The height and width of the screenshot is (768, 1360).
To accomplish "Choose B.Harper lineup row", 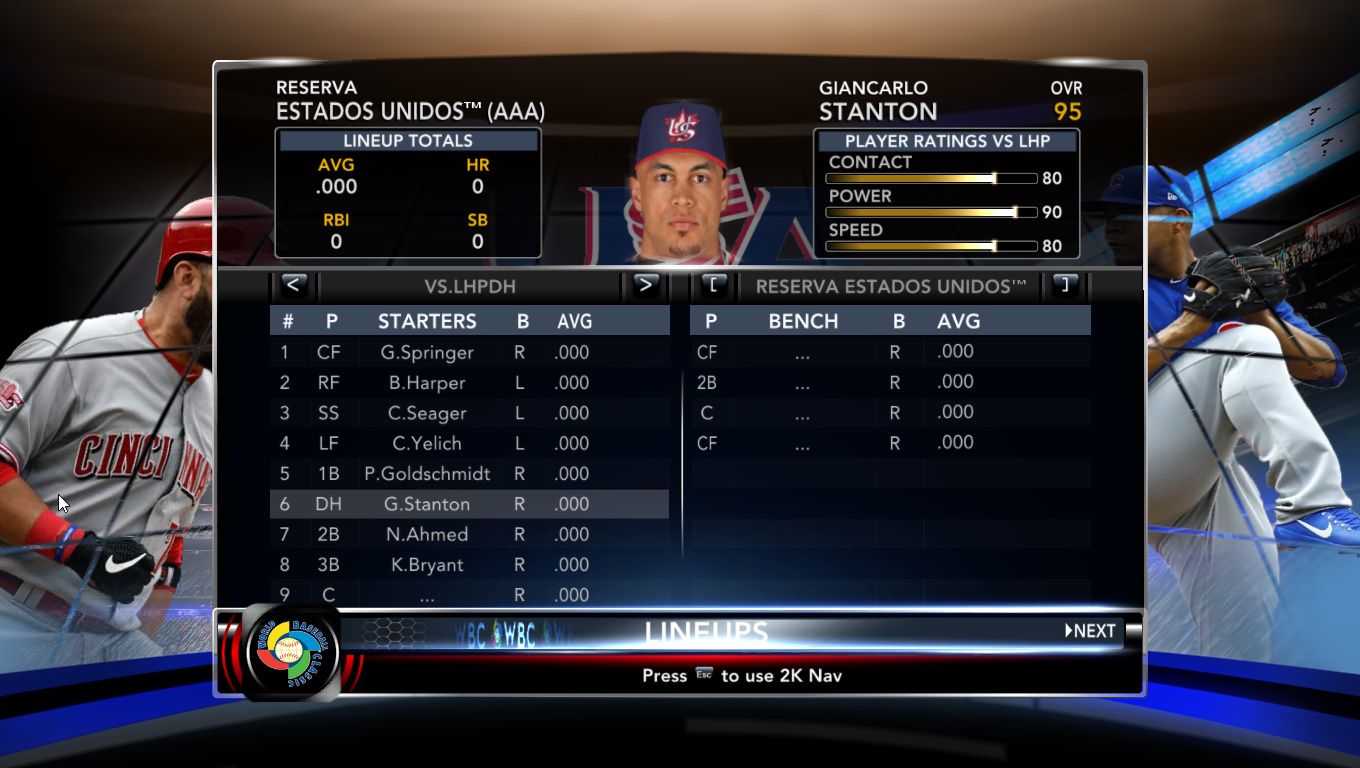I will pos(427,383).
